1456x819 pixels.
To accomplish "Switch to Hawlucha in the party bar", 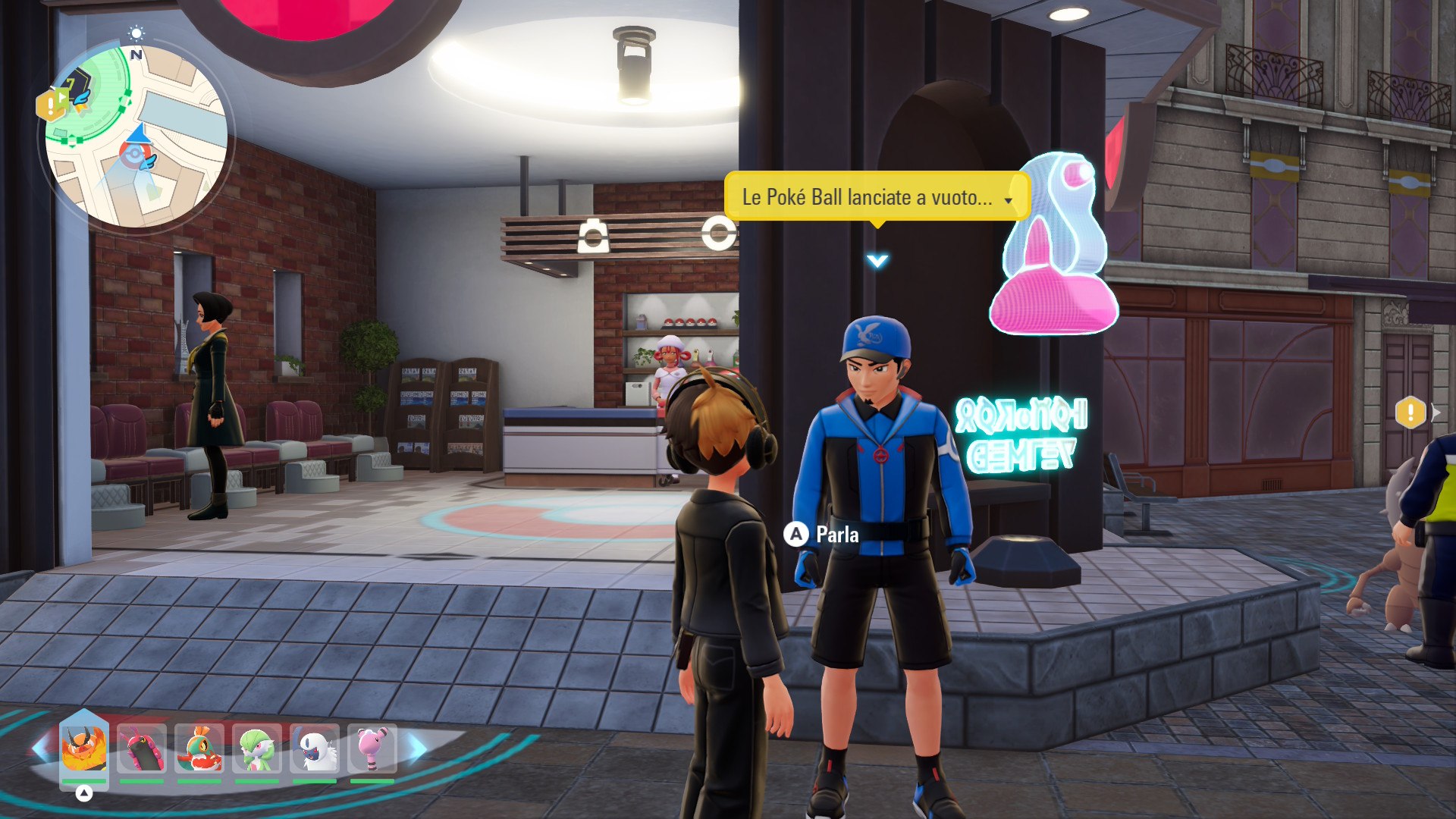I will click(199, 748).
